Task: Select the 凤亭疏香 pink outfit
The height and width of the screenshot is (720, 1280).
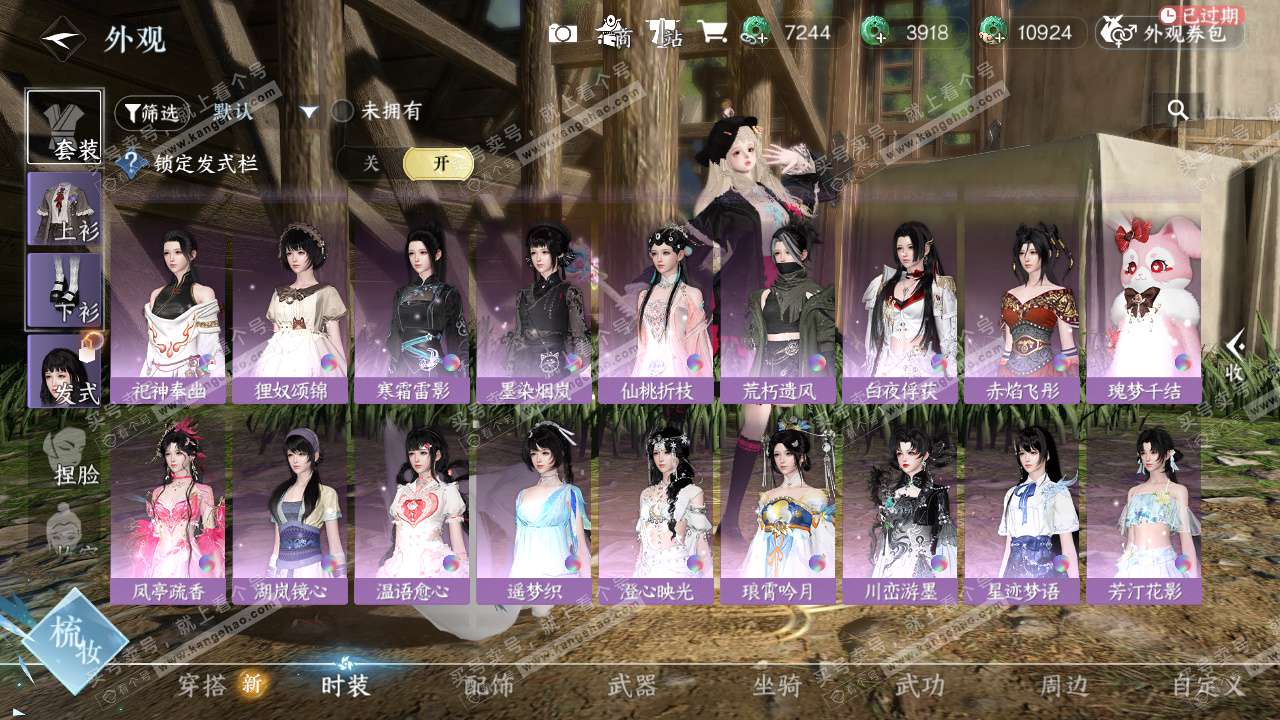Action: coord(168,510)
